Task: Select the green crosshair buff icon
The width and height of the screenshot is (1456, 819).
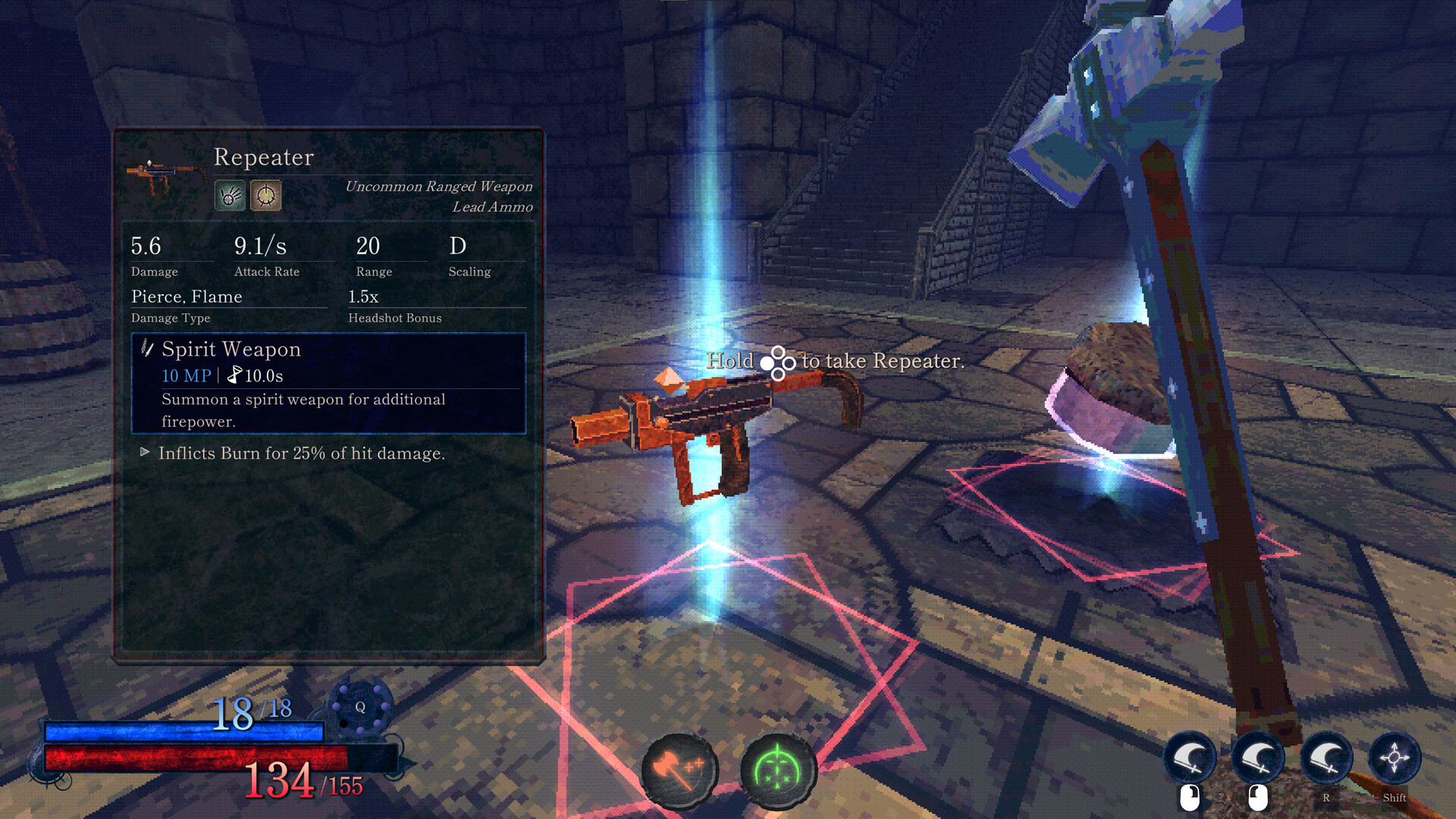Action: tap(777, 770)
